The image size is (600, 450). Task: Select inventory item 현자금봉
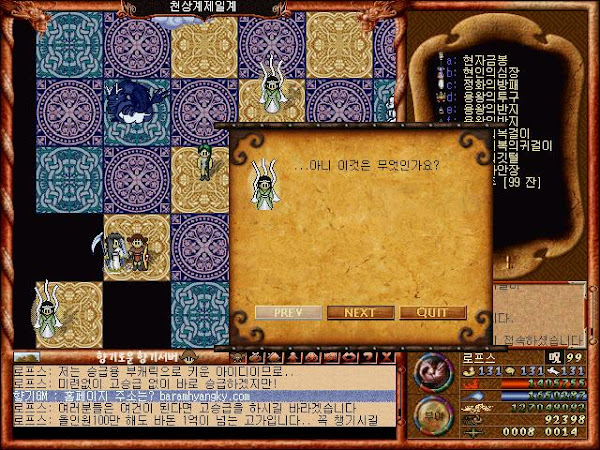(x=484, y=62)
